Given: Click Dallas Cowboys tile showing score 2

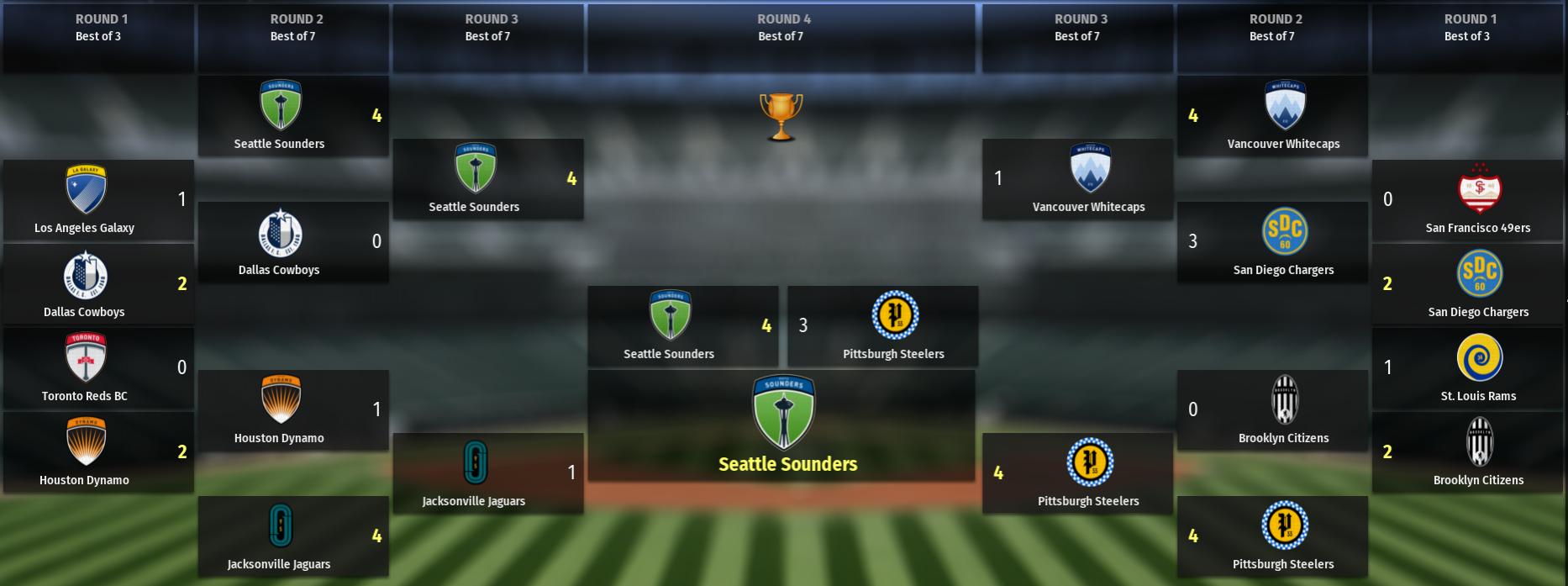Looking at the screenshot, I should [x=98, y=284].
